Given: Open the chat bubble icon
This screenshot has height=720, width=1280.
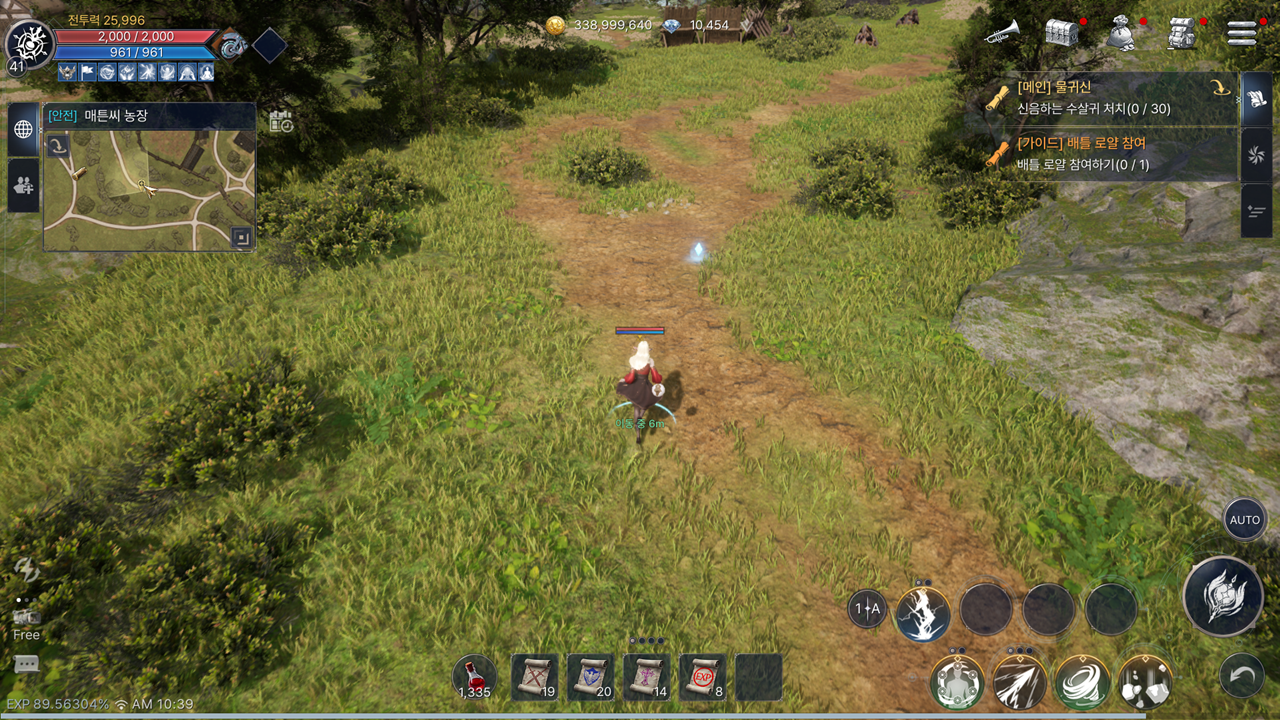Looking at the screenshot, I should [x=26, y=664].
